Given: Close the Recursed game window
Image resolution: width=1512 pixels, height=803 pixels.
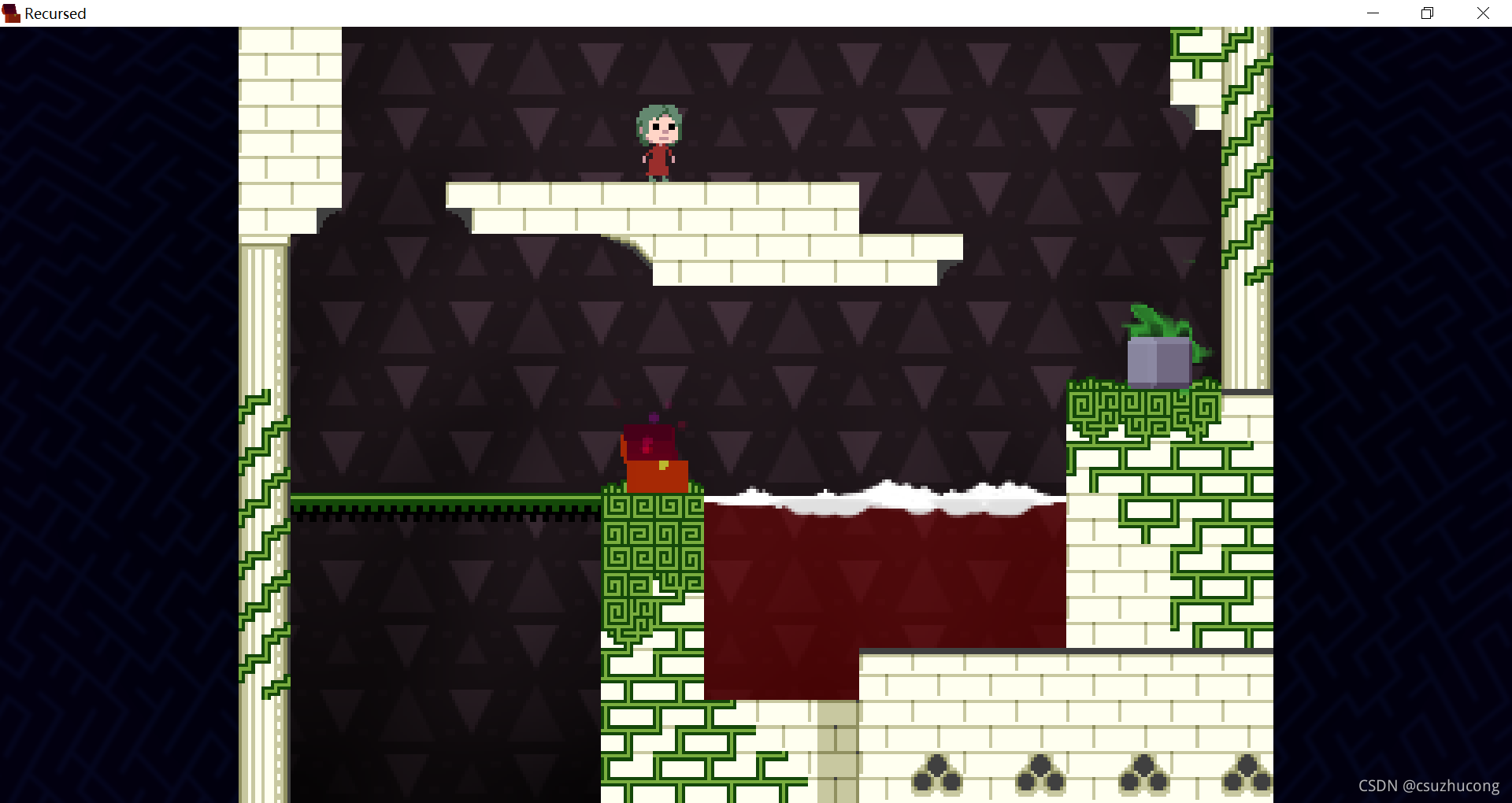Looking at the screenshot, I should (x=1483, y=13).
